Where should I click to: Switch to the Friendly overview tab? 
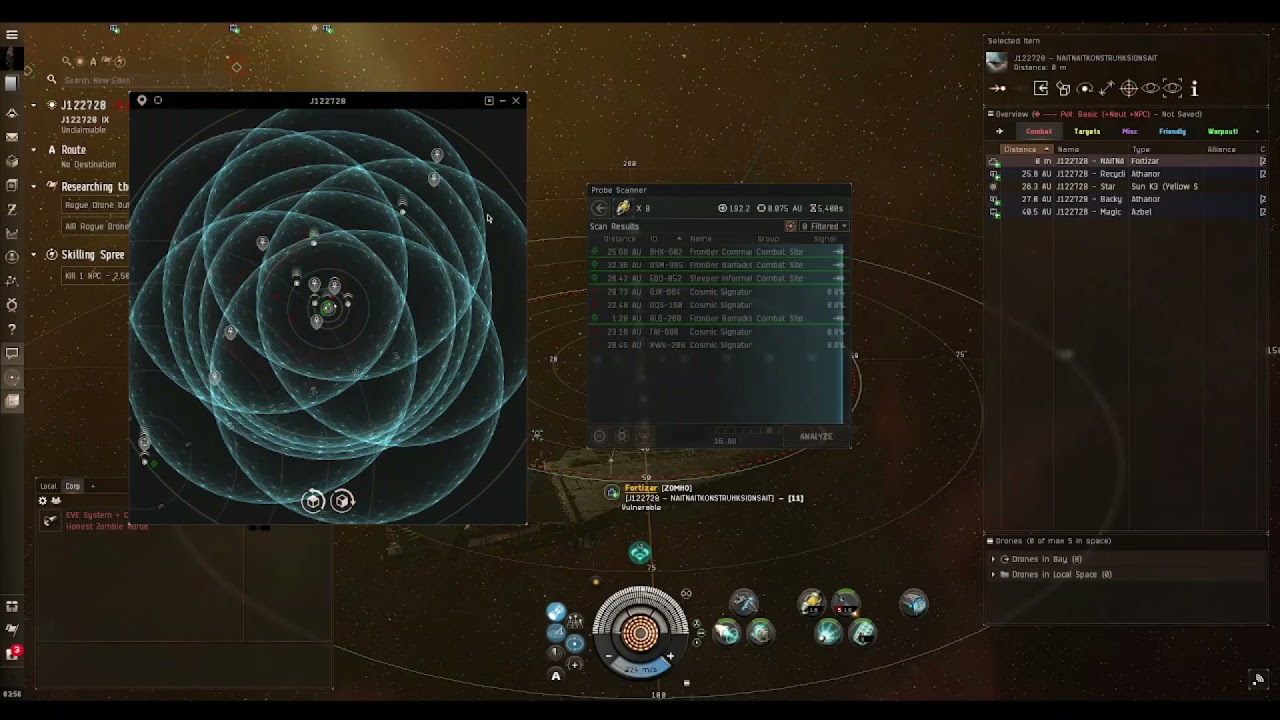(x=1172, y=132)
